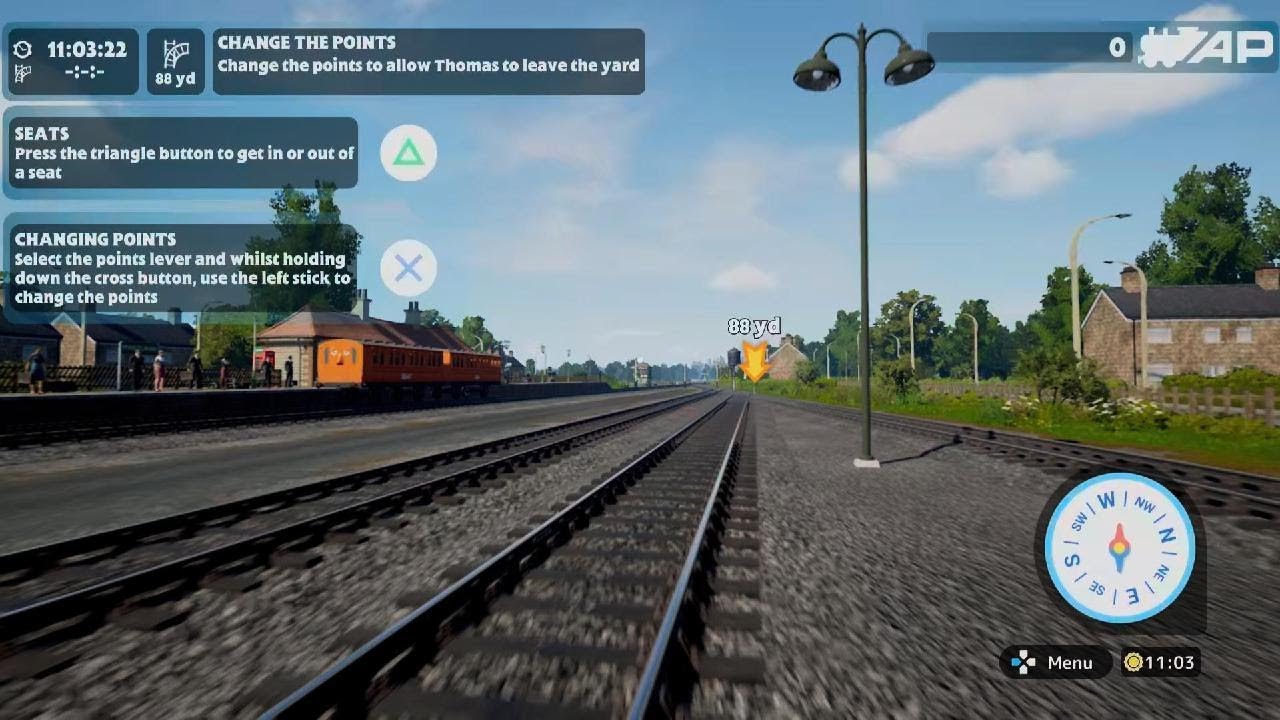The height and width of the screenshot is (720, 1280).
Task: Select the Changing Points tutorial hint panel
Action: coord(182,268)
